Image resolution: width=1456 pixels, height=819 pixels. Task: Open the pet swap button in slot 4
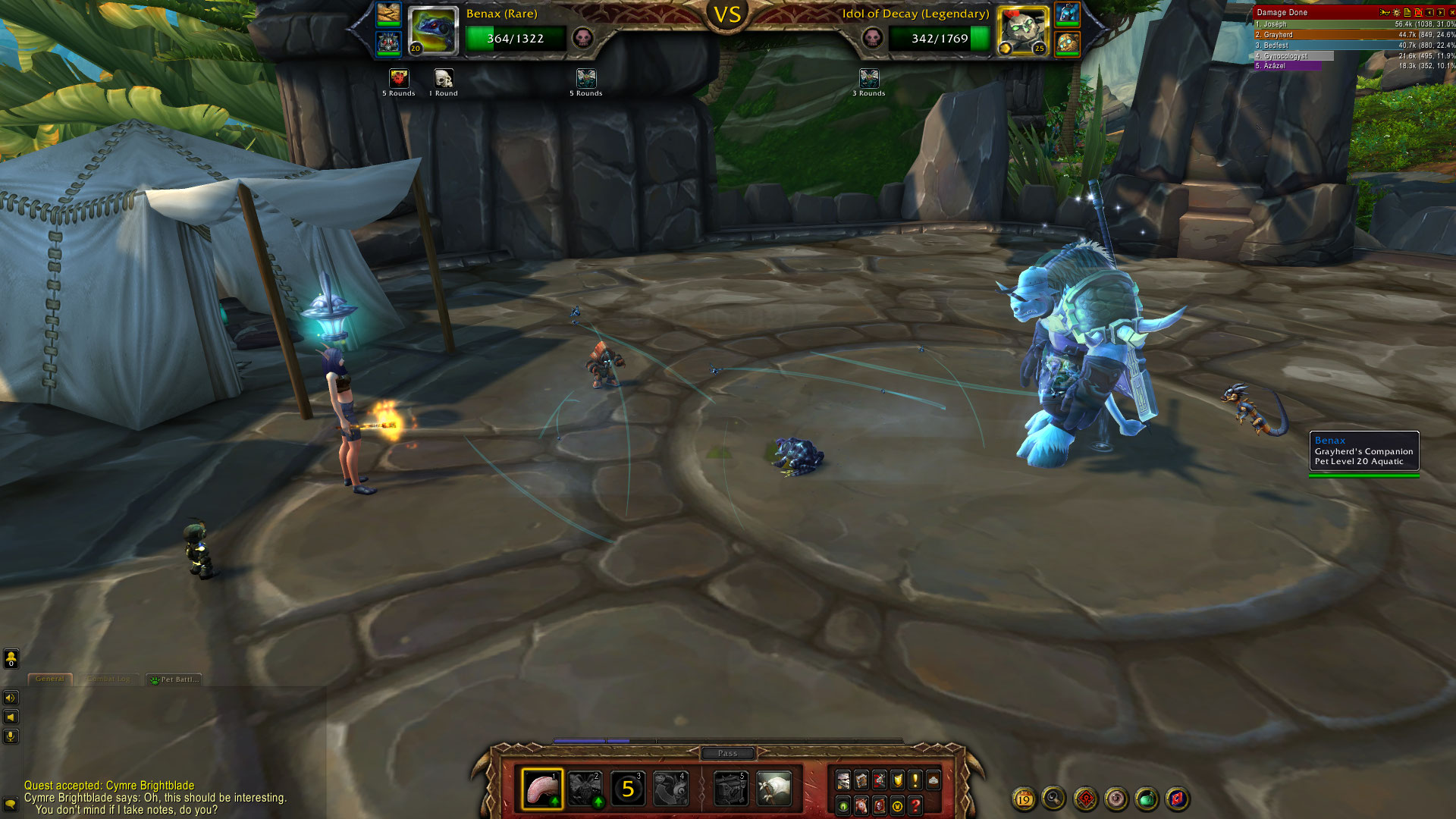click(x=671, y=789)
